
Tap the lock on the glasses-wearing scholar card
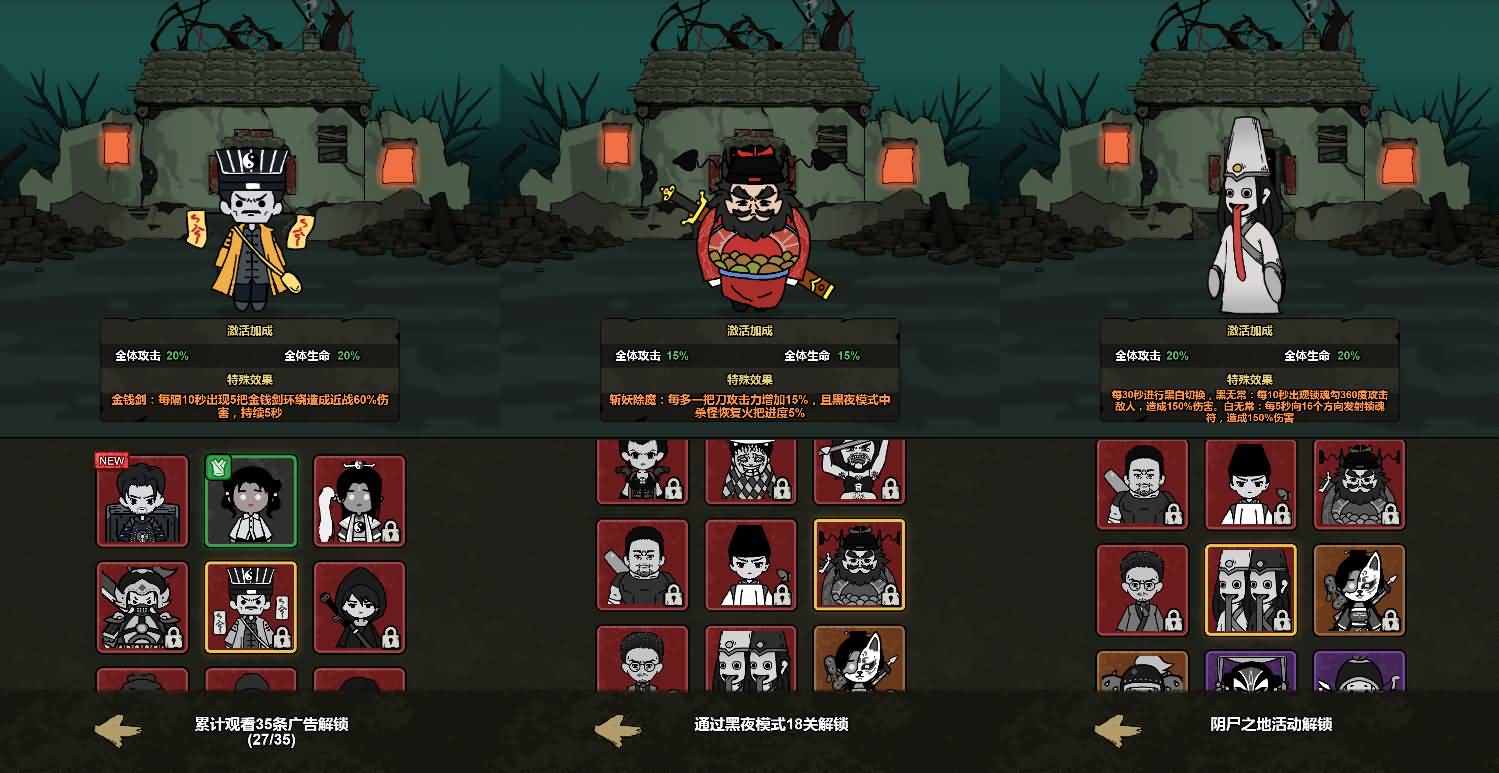coord(1174,618)
